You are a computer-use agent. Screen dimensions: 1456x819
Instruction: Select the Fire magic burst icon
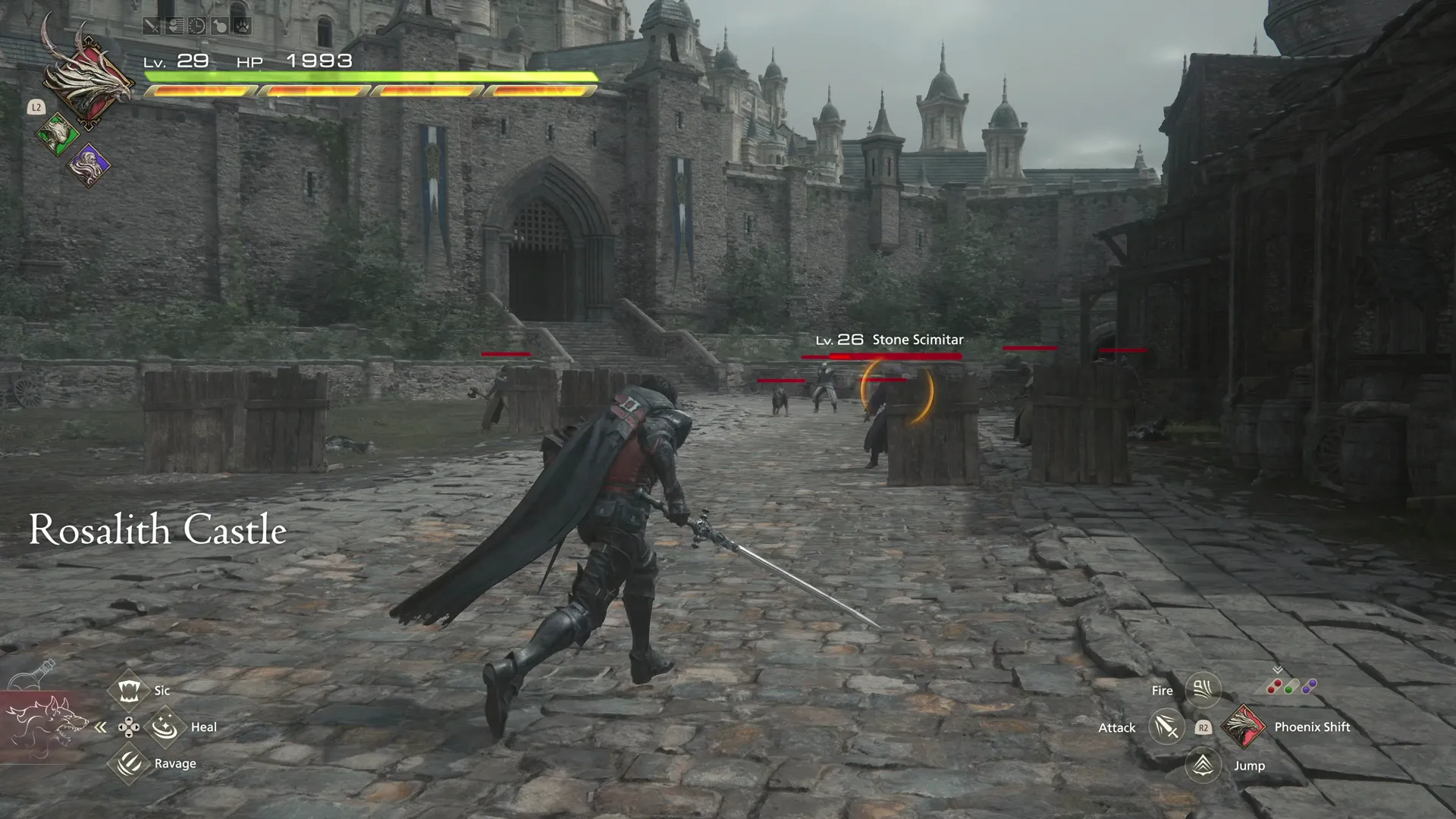coord(1203,690)
